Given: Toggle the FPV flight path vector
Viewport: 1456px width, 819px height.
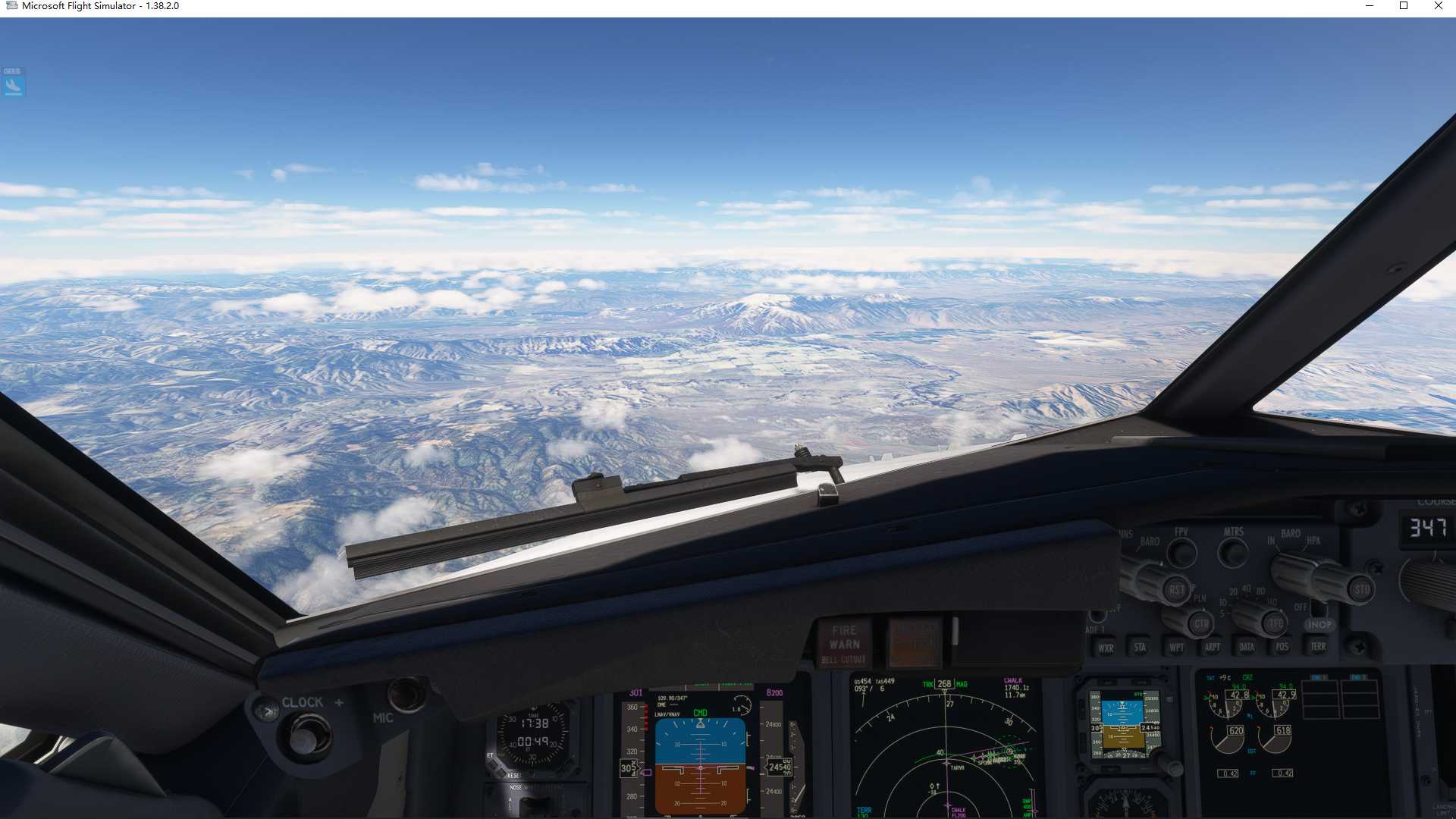Looking at the screenshot, I should pyautogui.click(x=1181, y=552).
